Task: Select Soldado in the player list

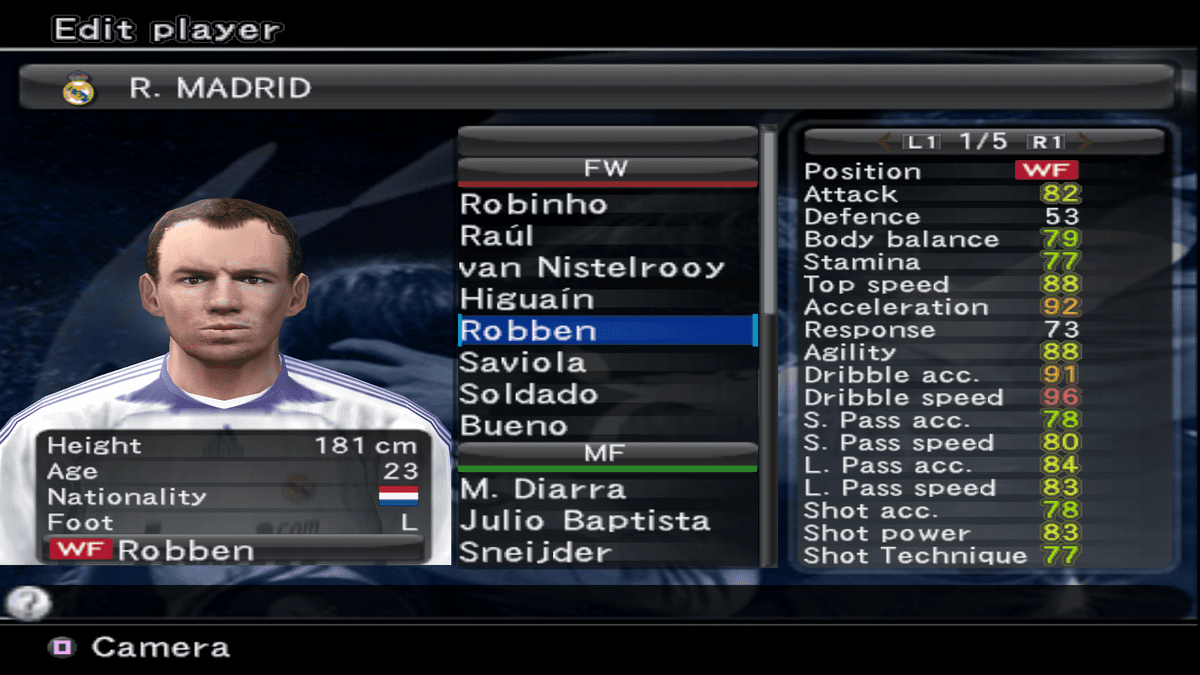Action: click(528, 394)
